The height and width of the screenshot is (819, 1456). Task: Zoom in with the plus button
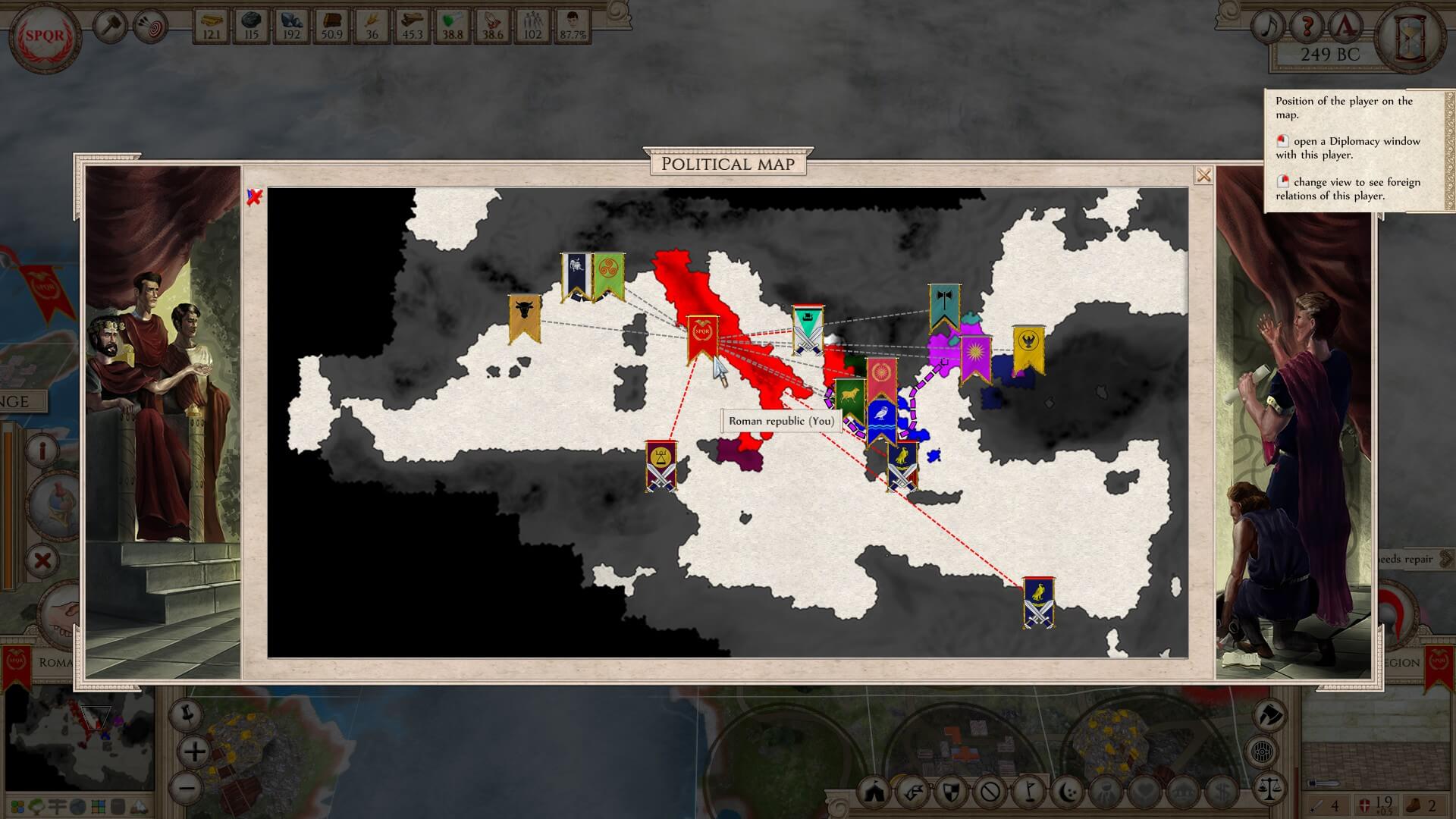(x=195, y=752)
